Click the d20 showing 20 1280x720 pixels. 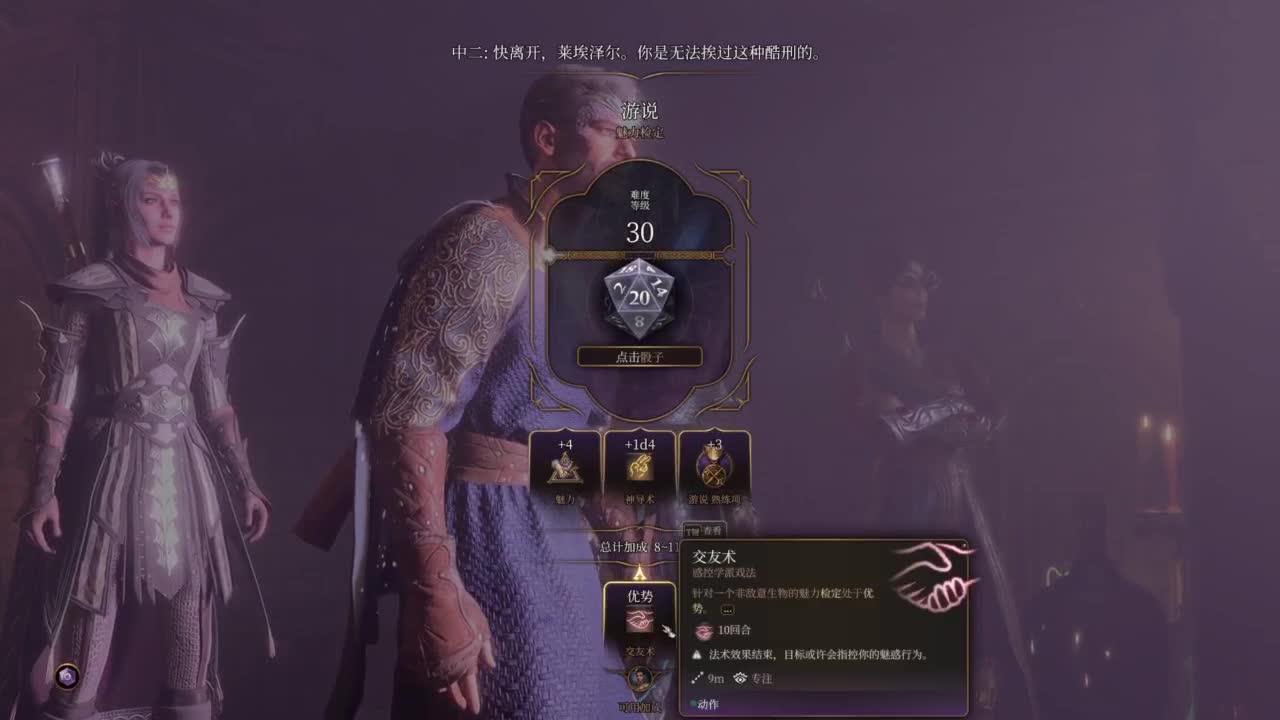[x=641, y=297]
